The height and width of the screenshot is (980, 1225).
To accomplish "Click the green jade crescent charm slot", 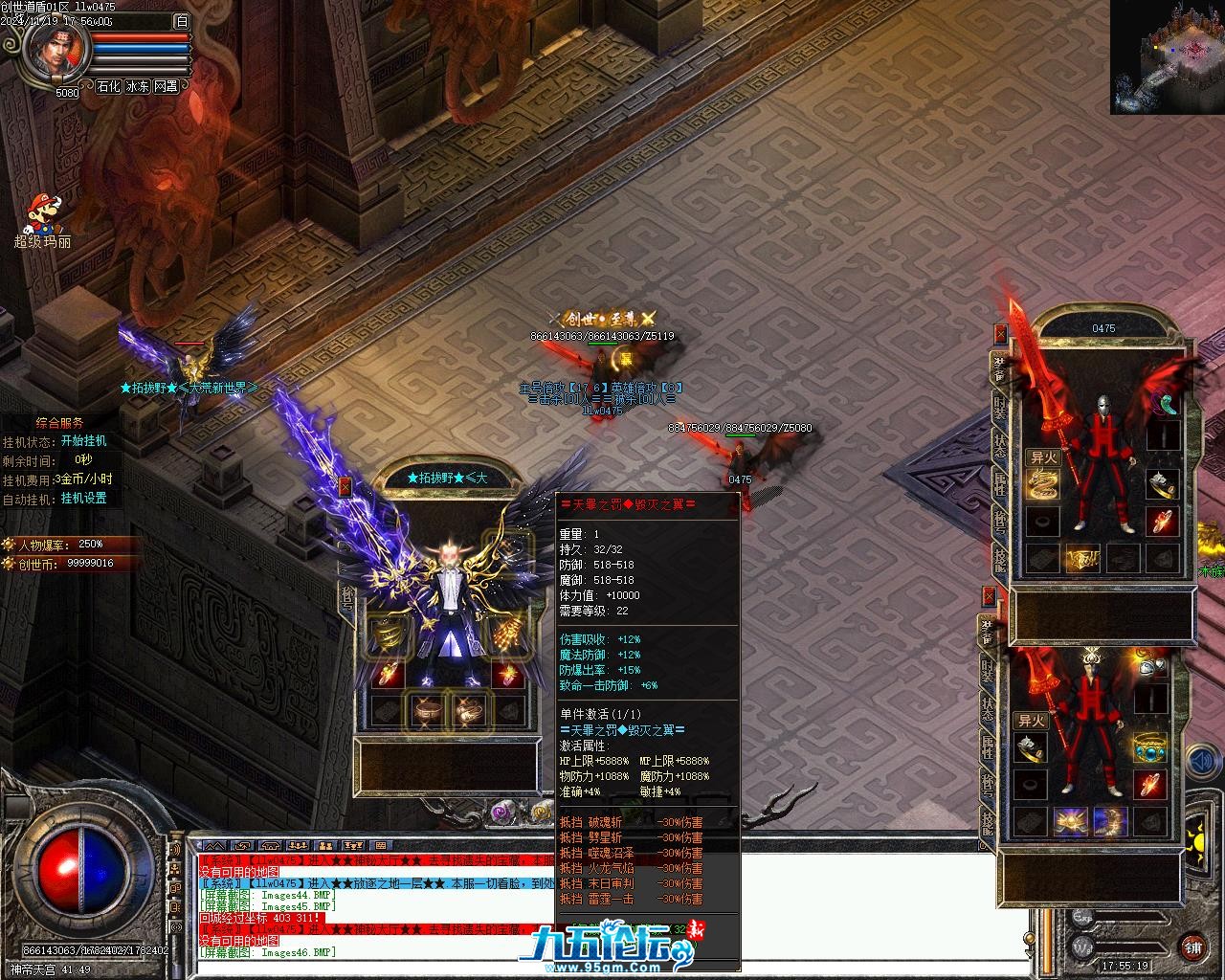I will coord(1164,405).
